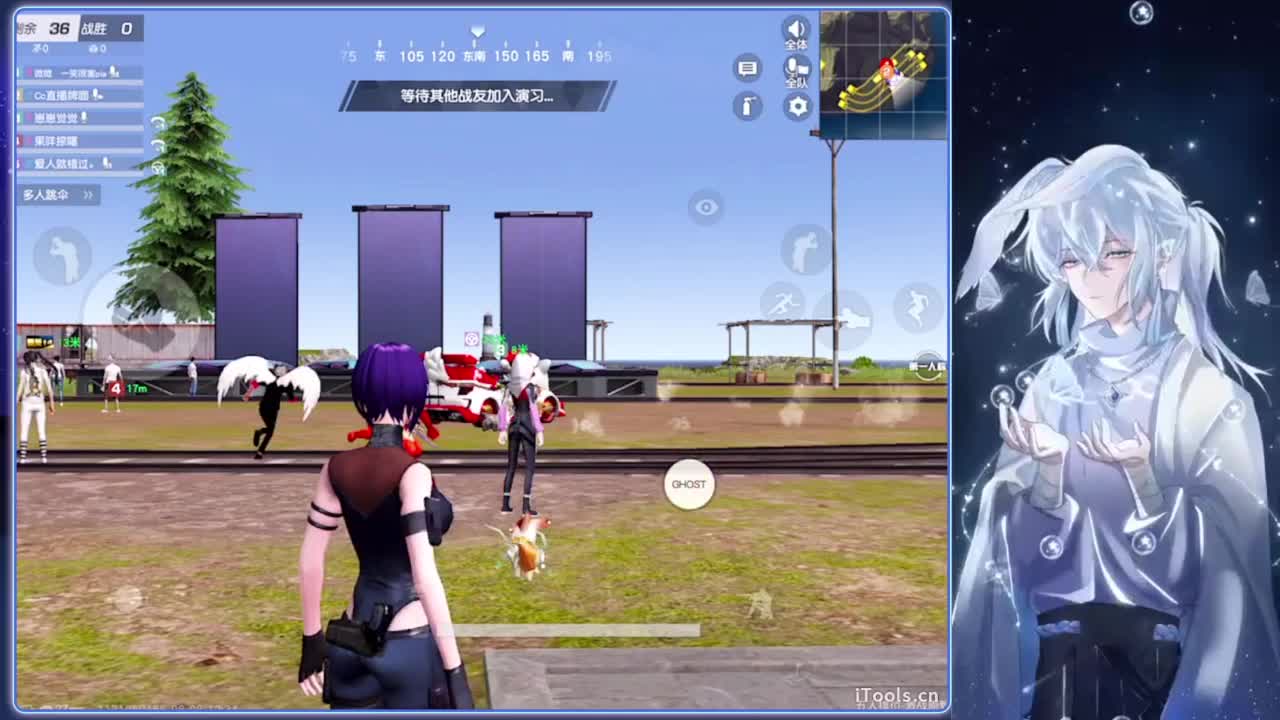Image resolution: width=1280 pixels, height=720 pixels.
Task: Open the in-game settings gear icon
Action: click(797, 106)
